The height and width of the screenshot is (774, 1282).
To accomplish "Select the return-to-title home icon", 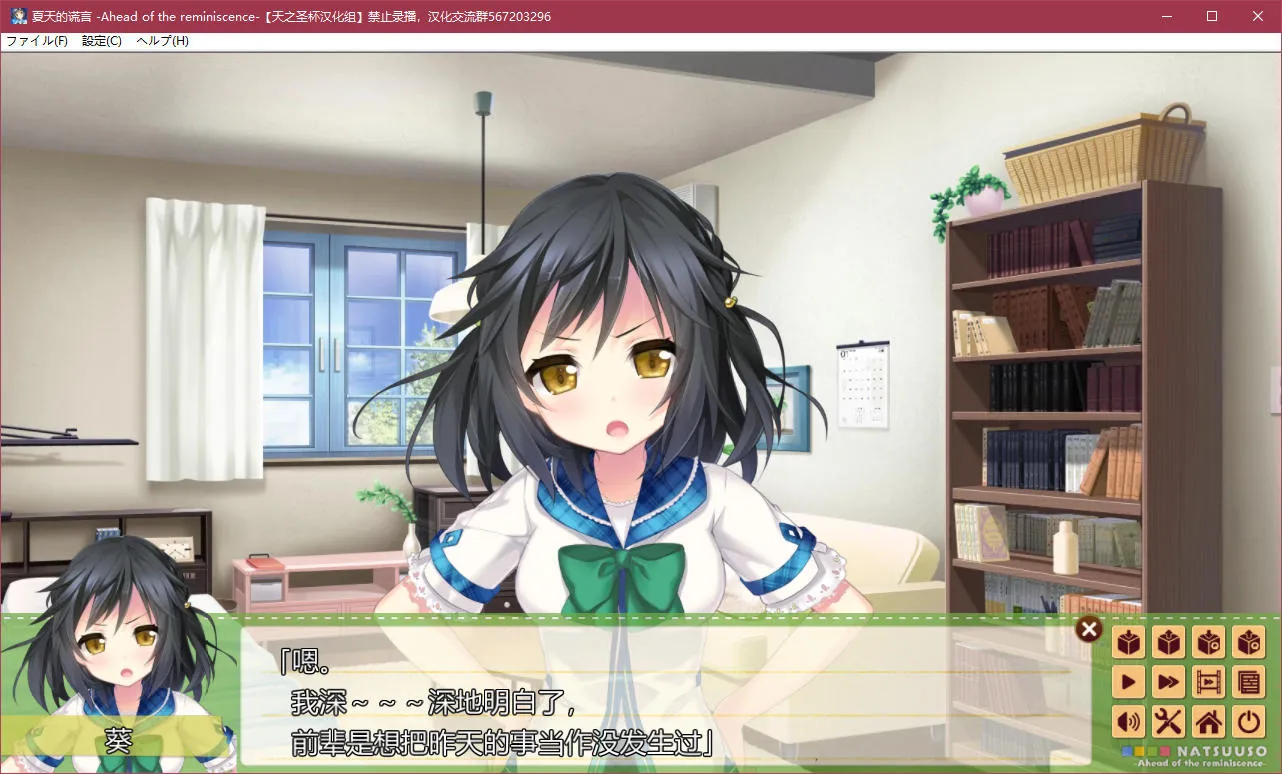I will pos(1208,721).
